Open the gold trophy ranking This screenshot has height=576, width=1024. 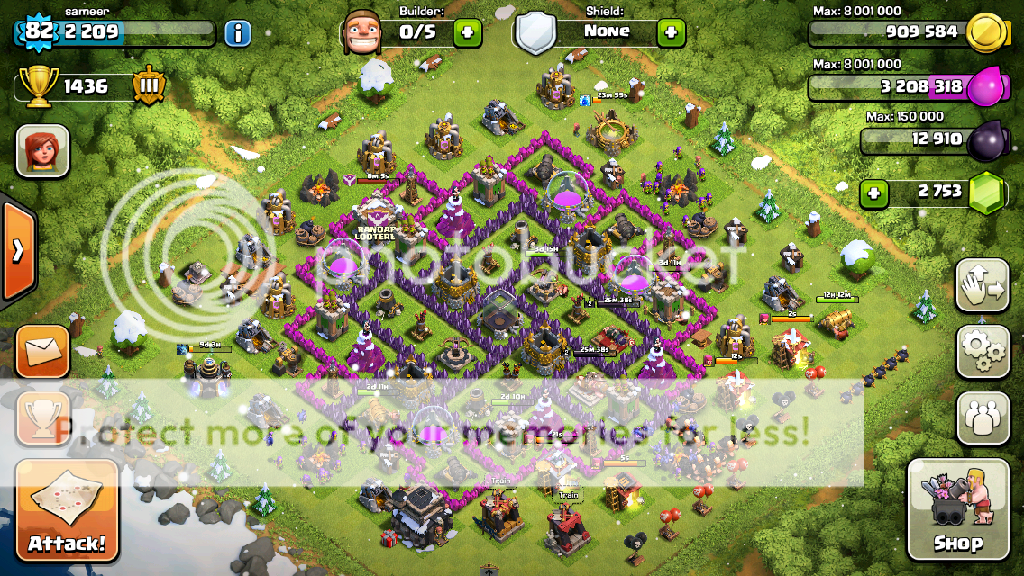[35, 87]
